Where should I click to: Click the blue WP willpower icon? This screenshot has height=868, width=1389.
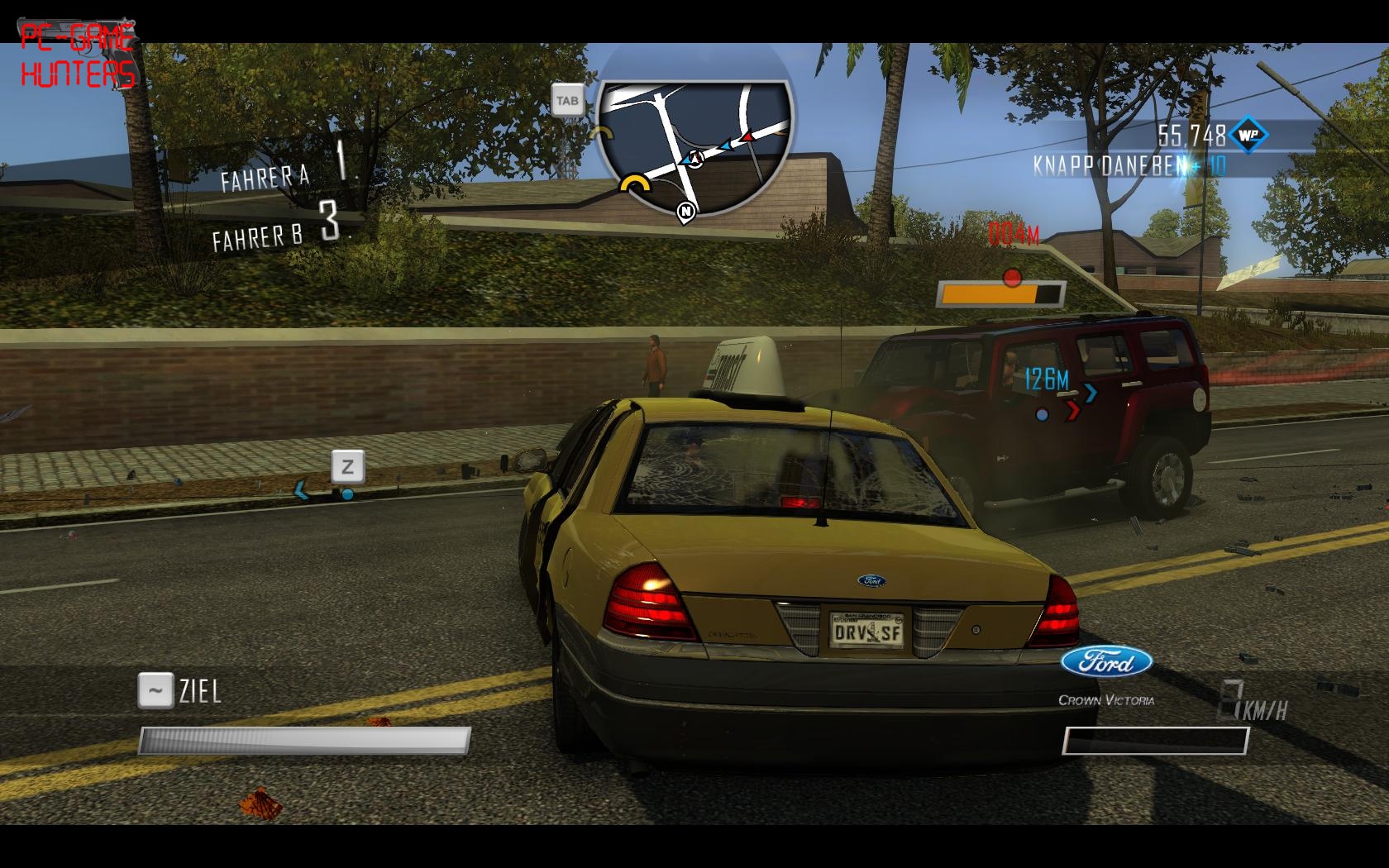[x=1248, y=135]
